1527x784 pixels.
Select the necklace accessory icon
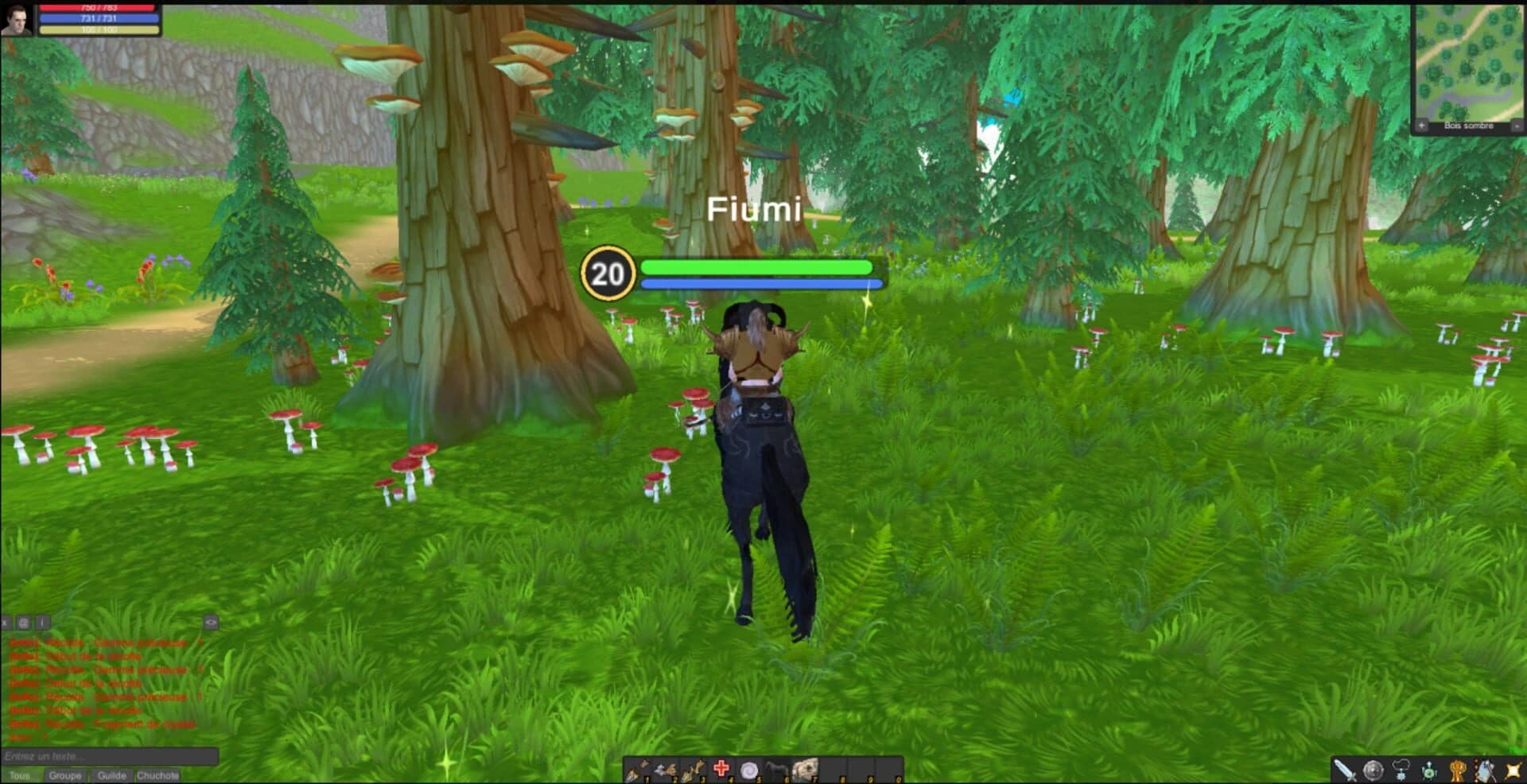tap(1401, 768)
